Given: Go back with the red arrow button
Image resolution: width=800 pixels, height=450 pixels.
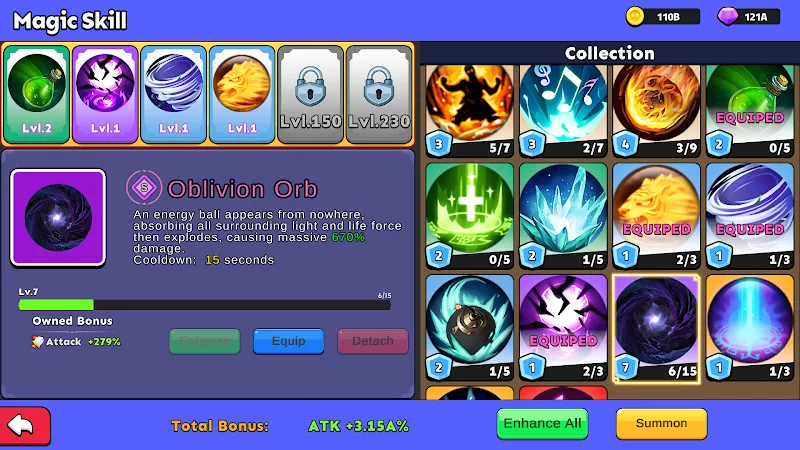Looking at the screenshot, I should pos(25,425).
